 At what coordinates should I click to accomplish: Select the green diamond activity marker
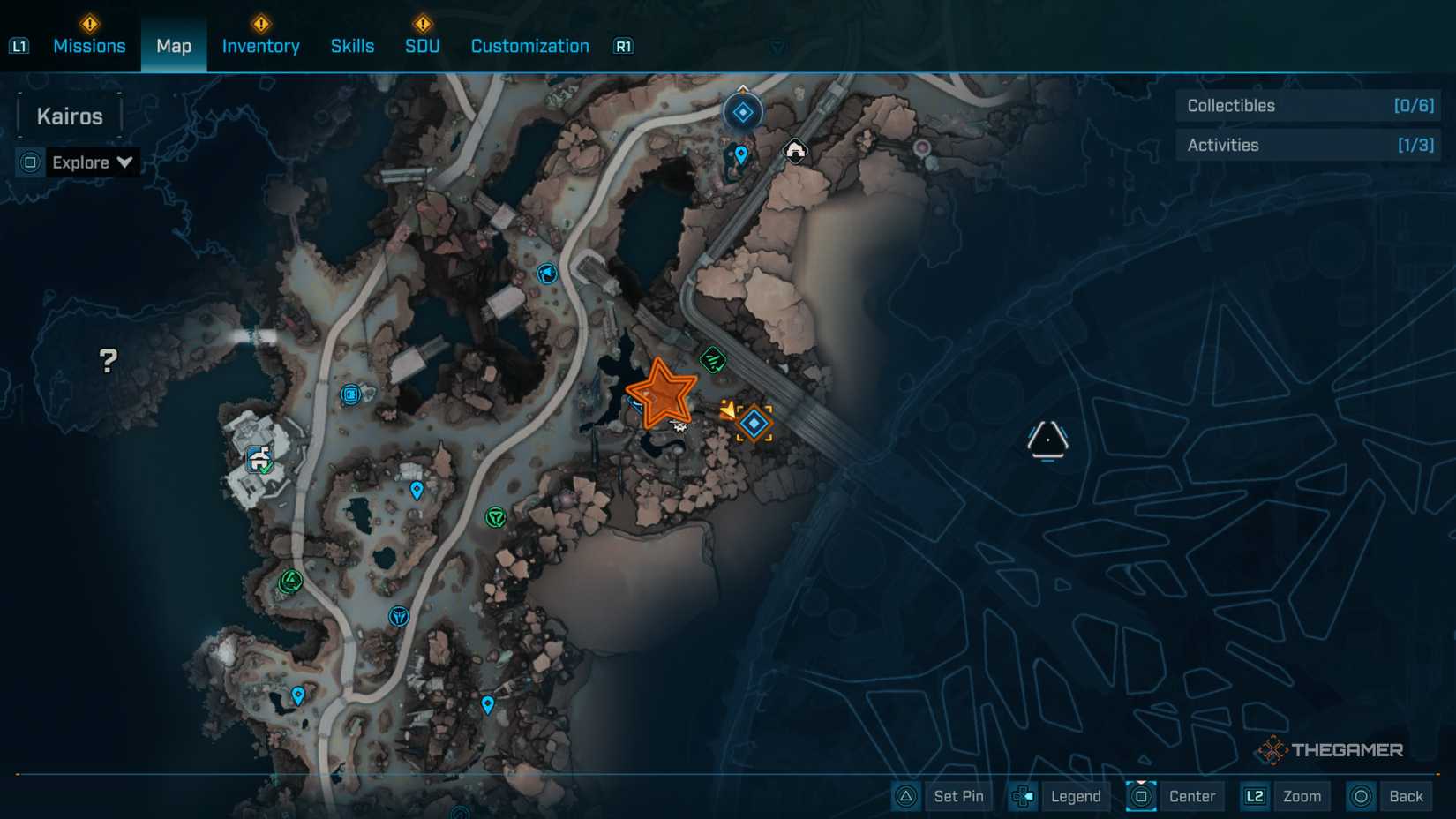click(713, 359)
